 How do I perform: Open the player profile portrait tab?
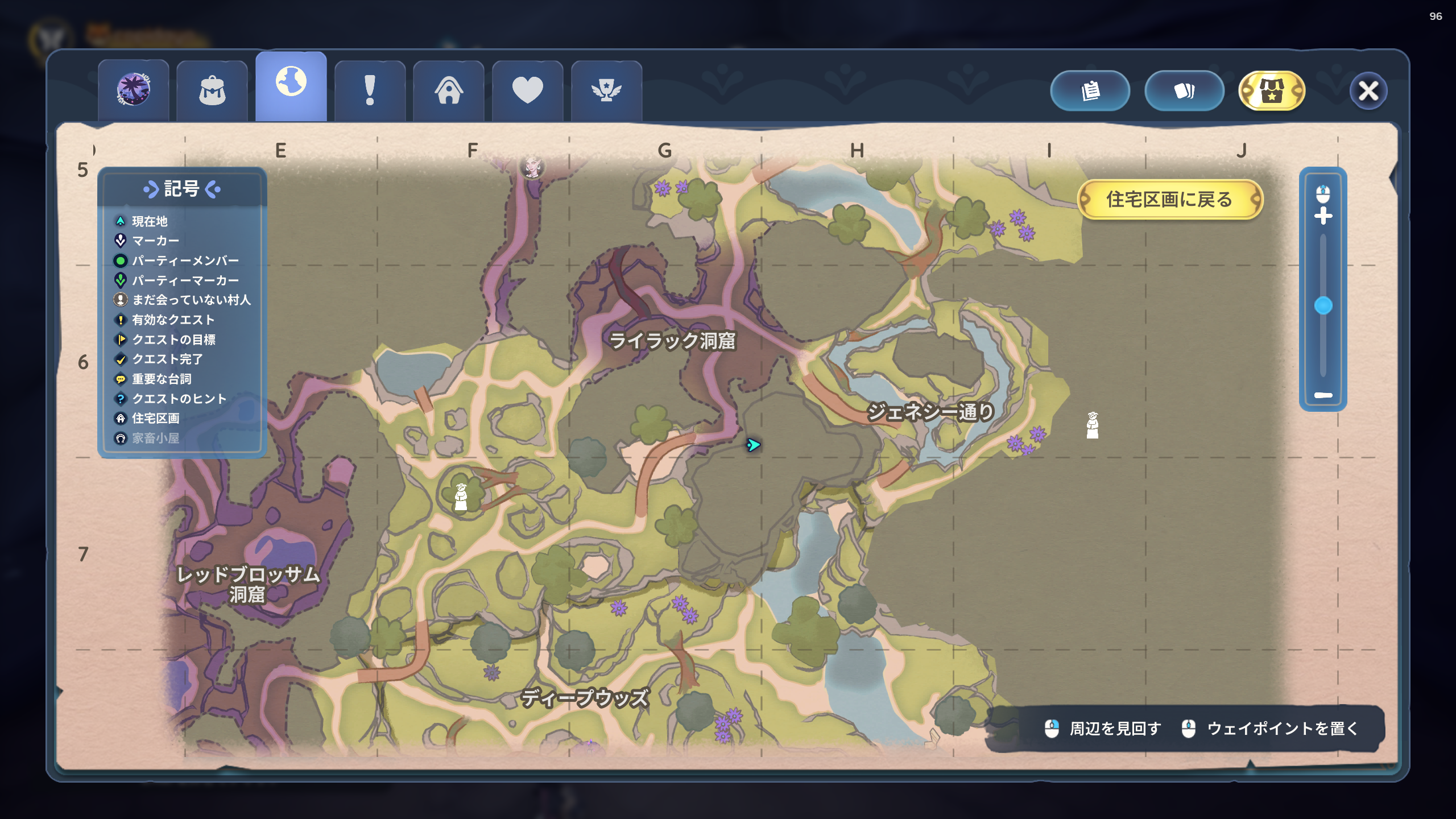133,90
